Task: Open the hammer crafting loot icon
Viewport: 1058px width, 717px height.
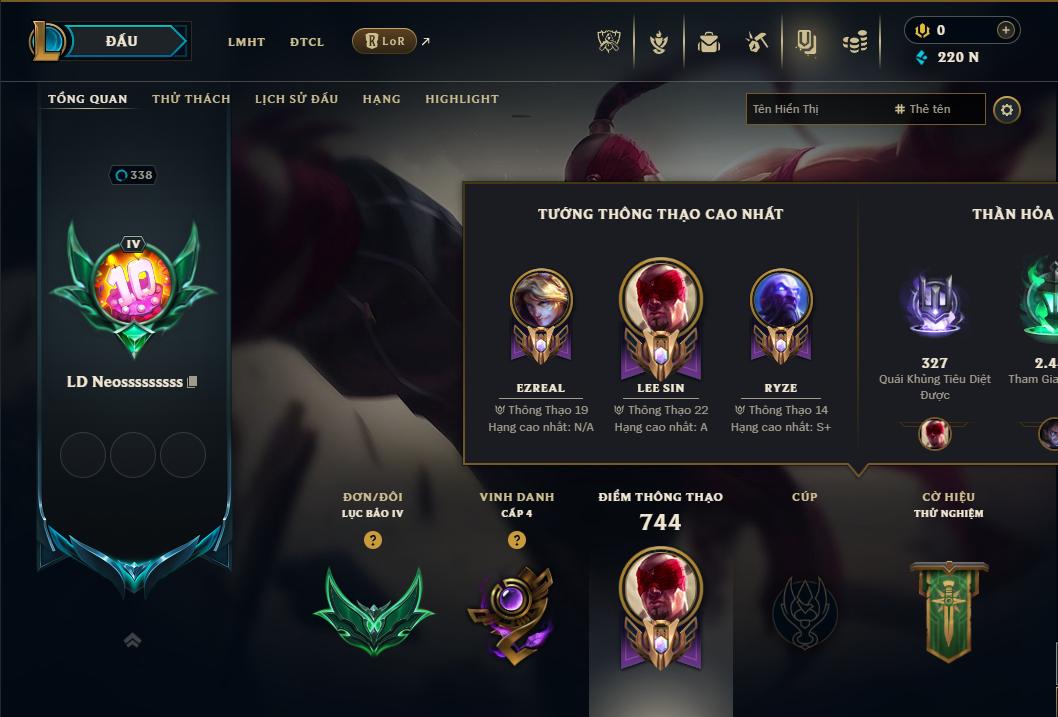Action: [757, 42]
